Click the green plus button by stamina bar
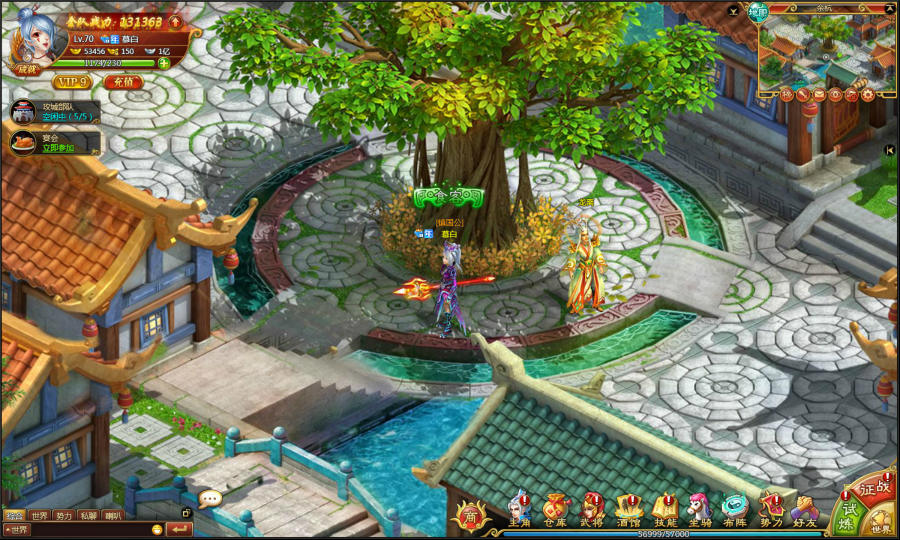Image resolution: width=900 pixels, height=540 pixels. tap(163, 63)
